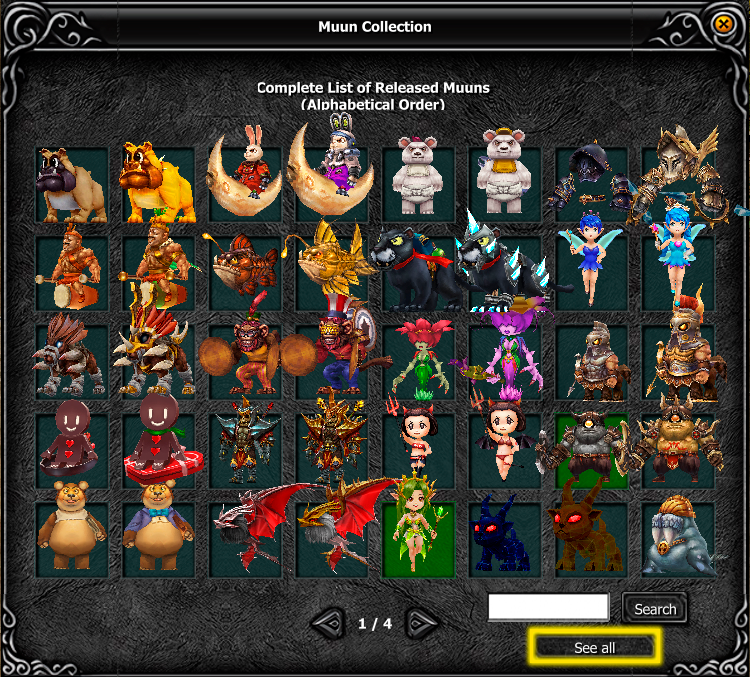Pick the gingerbread man on sled Muun
This screenshot has height=677, width=750.
(157, 447)
